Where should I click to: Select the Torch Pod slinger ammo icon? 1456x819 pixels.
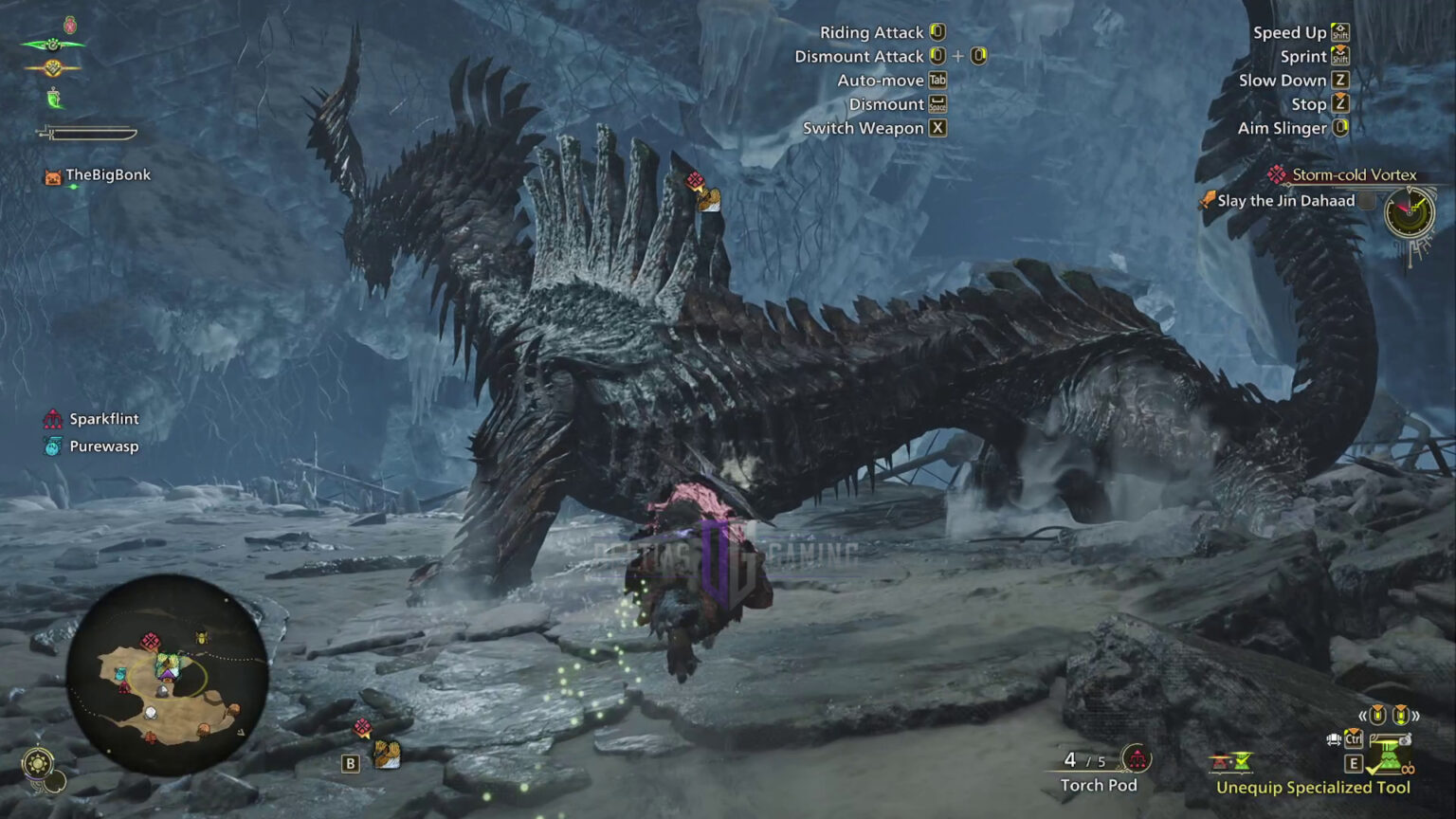point(1137,759)
